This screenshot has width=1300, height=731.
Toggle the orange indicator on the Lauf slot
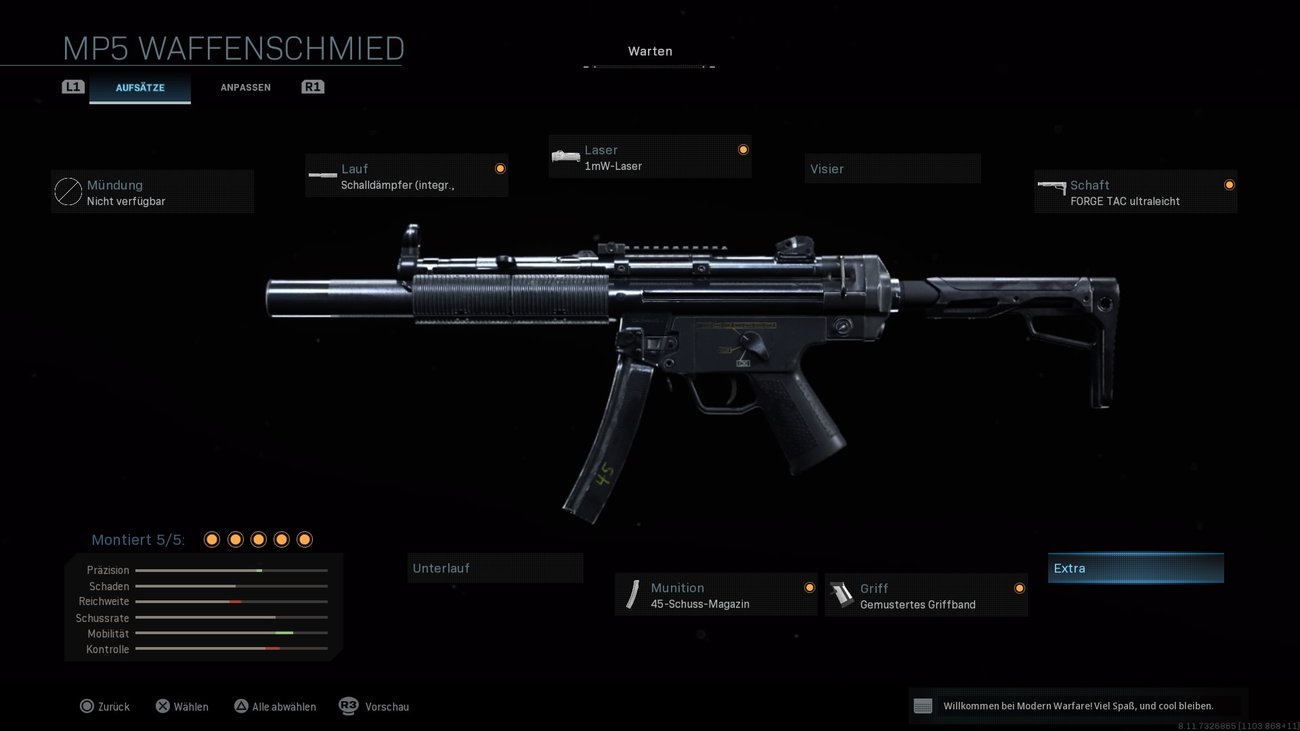click(500, 168)
